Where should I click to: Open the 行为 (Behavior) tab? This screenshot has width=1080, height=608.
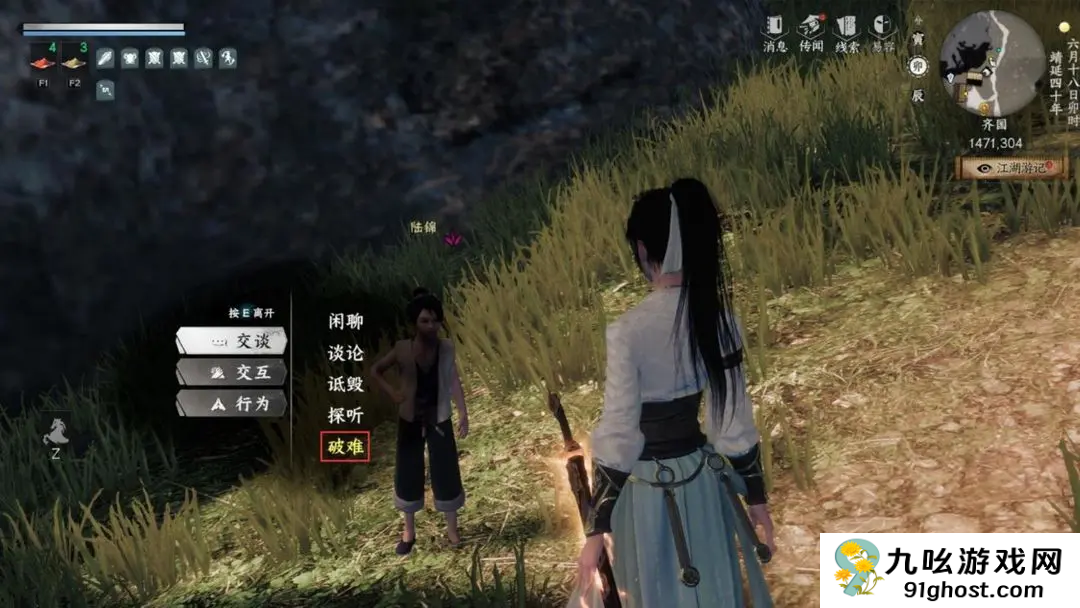point(232,404)
